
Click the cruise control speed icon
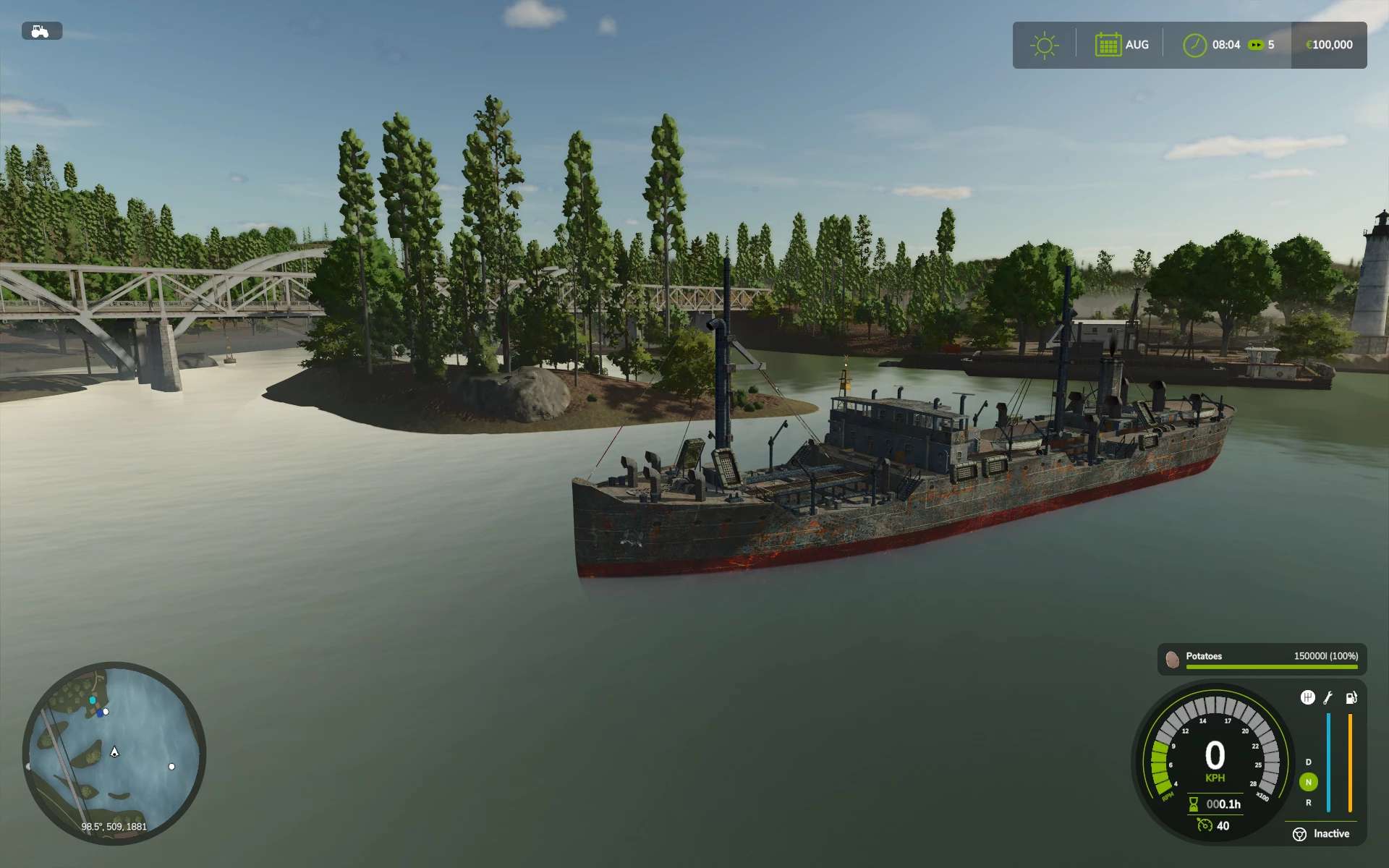click(x=1205, y=825)
